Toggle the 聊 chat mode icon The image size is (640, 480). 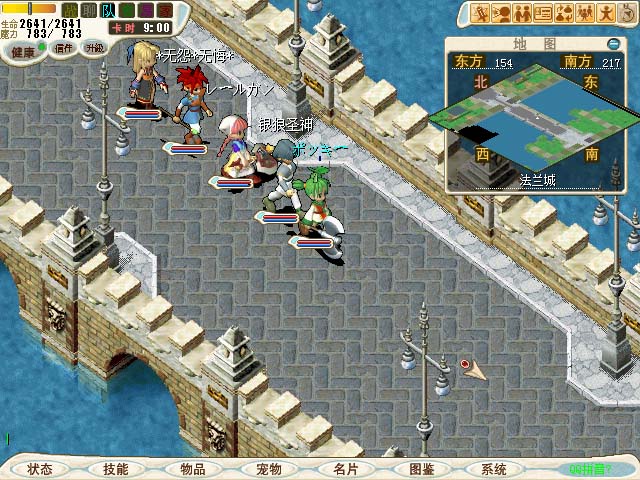click(88, 10)
